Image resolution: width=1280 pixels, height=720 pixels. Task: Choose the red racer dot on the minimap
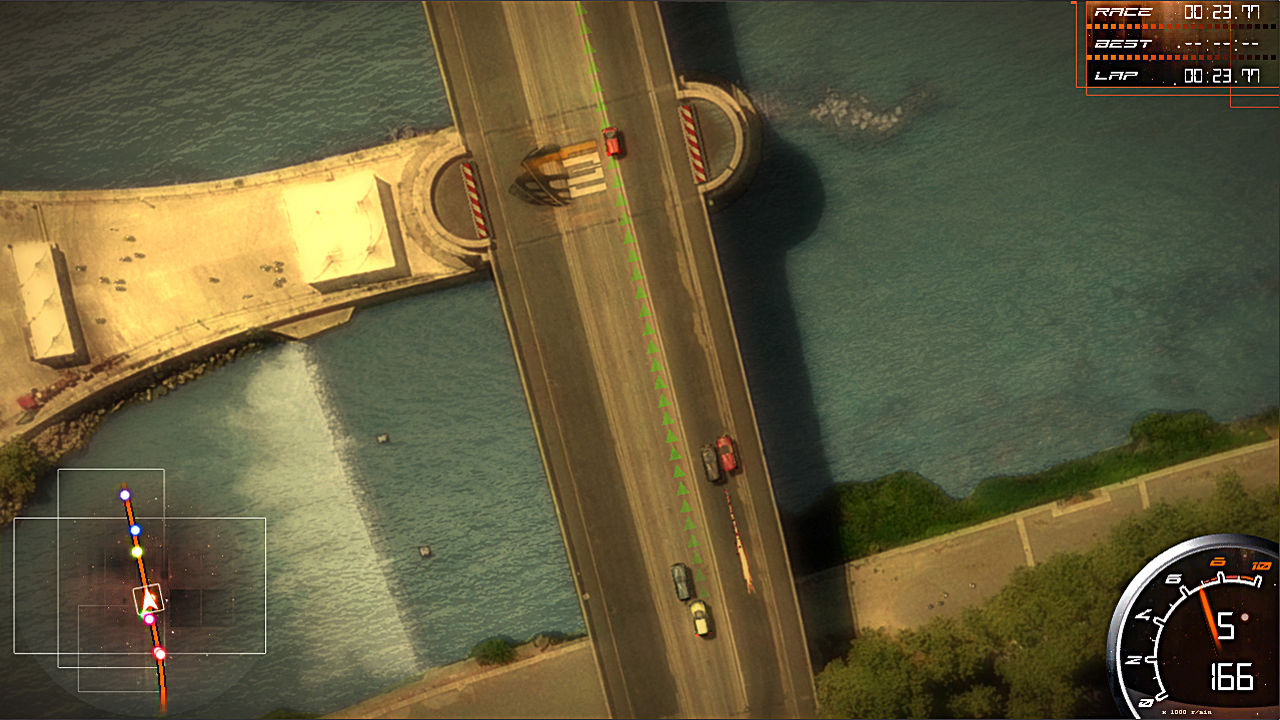(x=159, y=654)
